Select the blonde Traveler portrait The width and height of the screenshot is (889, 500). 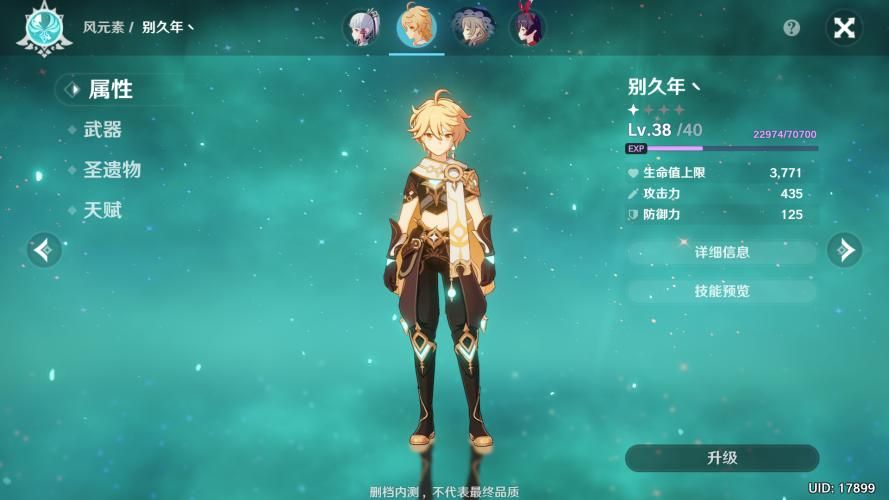pos(416,27)
